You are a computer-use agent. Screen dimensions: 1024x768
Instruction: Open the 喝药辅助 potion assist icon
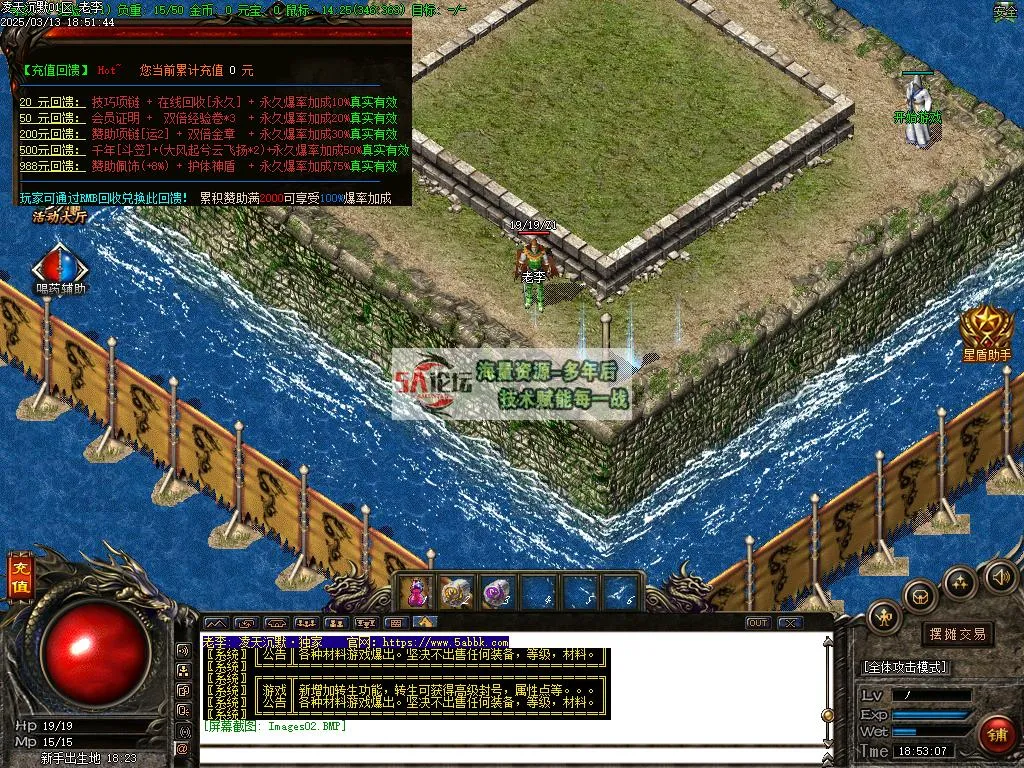60,270
